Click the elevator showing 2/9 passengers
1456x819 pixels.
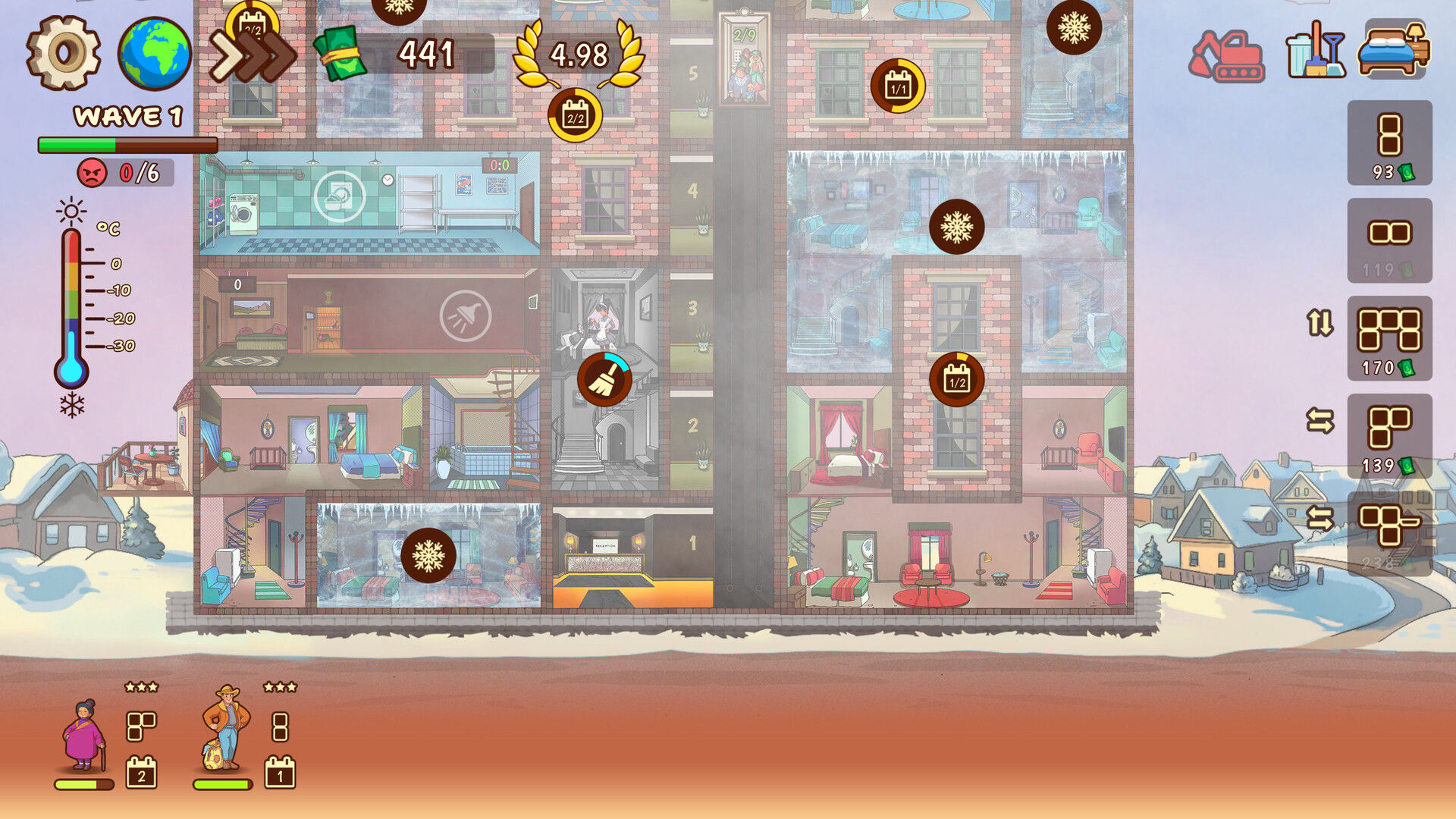pyautogui.click(x=745, y=57)
